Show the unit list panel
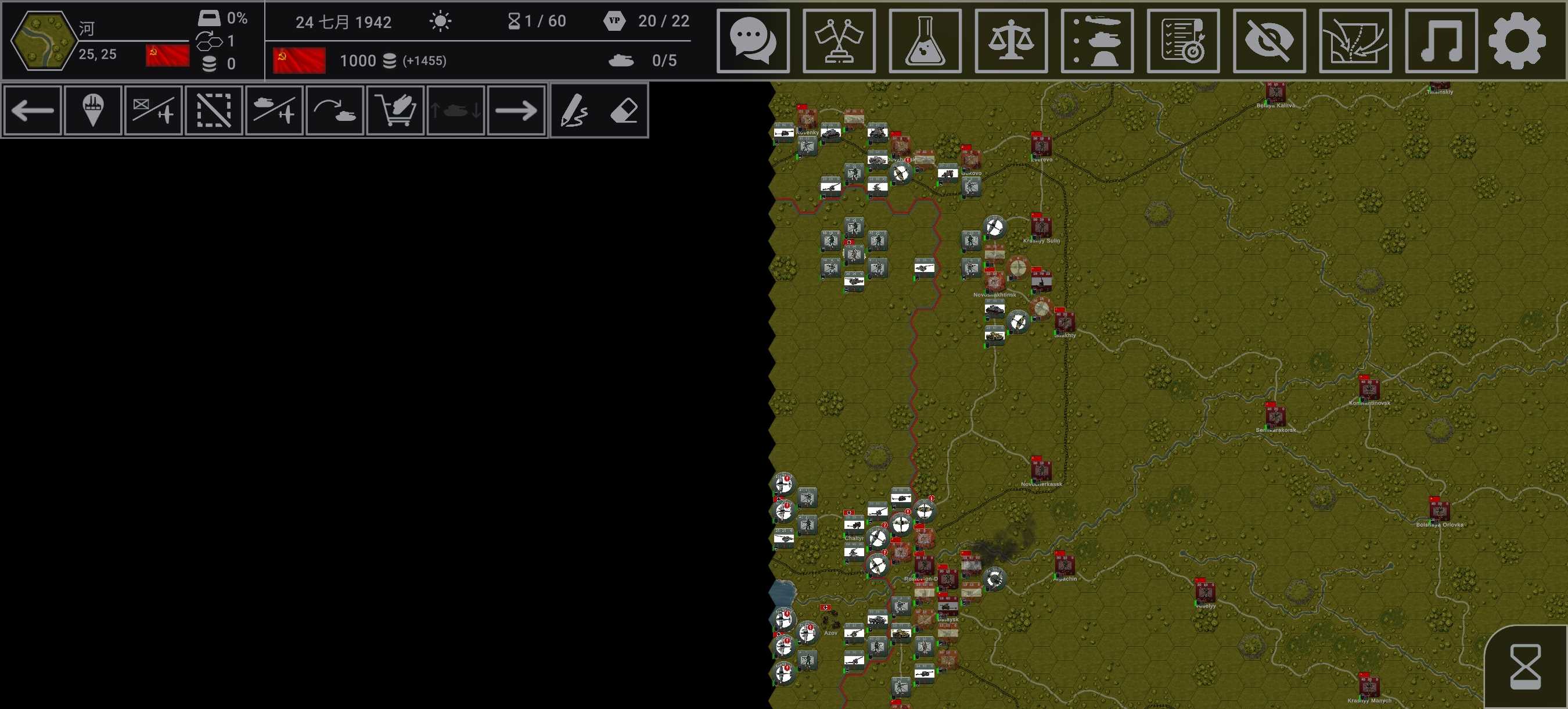 1097,41
